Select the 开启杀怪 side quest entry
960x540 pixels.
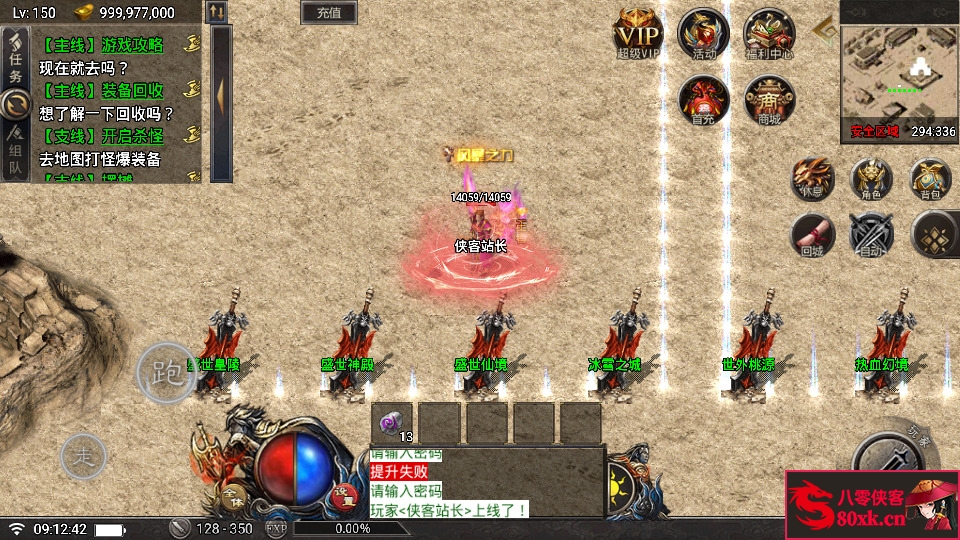click(x=101, y=136)
